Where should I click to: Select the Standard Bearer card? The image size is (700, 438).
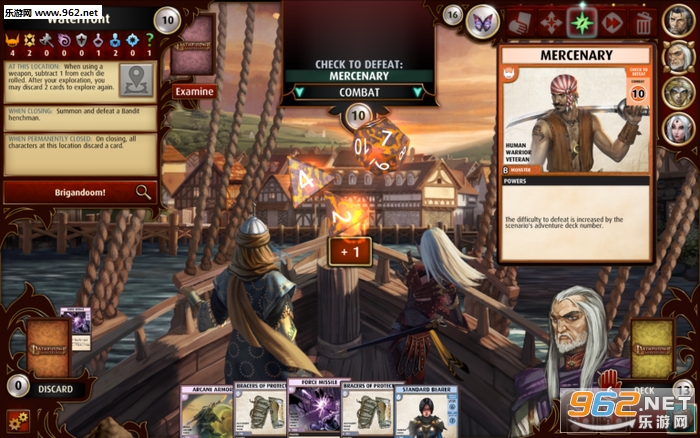point(420,414)
